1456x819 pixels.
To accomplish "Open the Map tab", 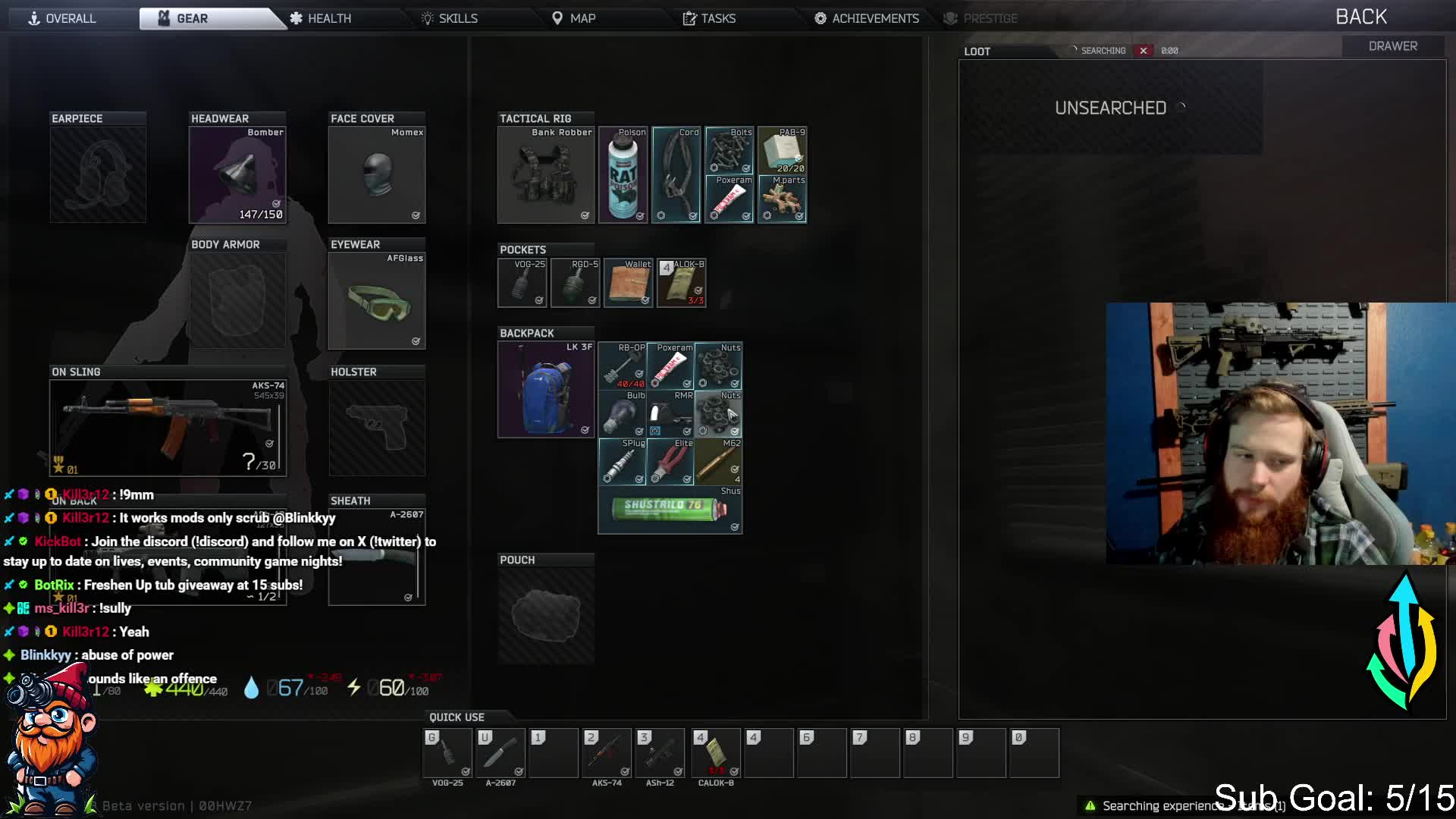I will (574, 18).
